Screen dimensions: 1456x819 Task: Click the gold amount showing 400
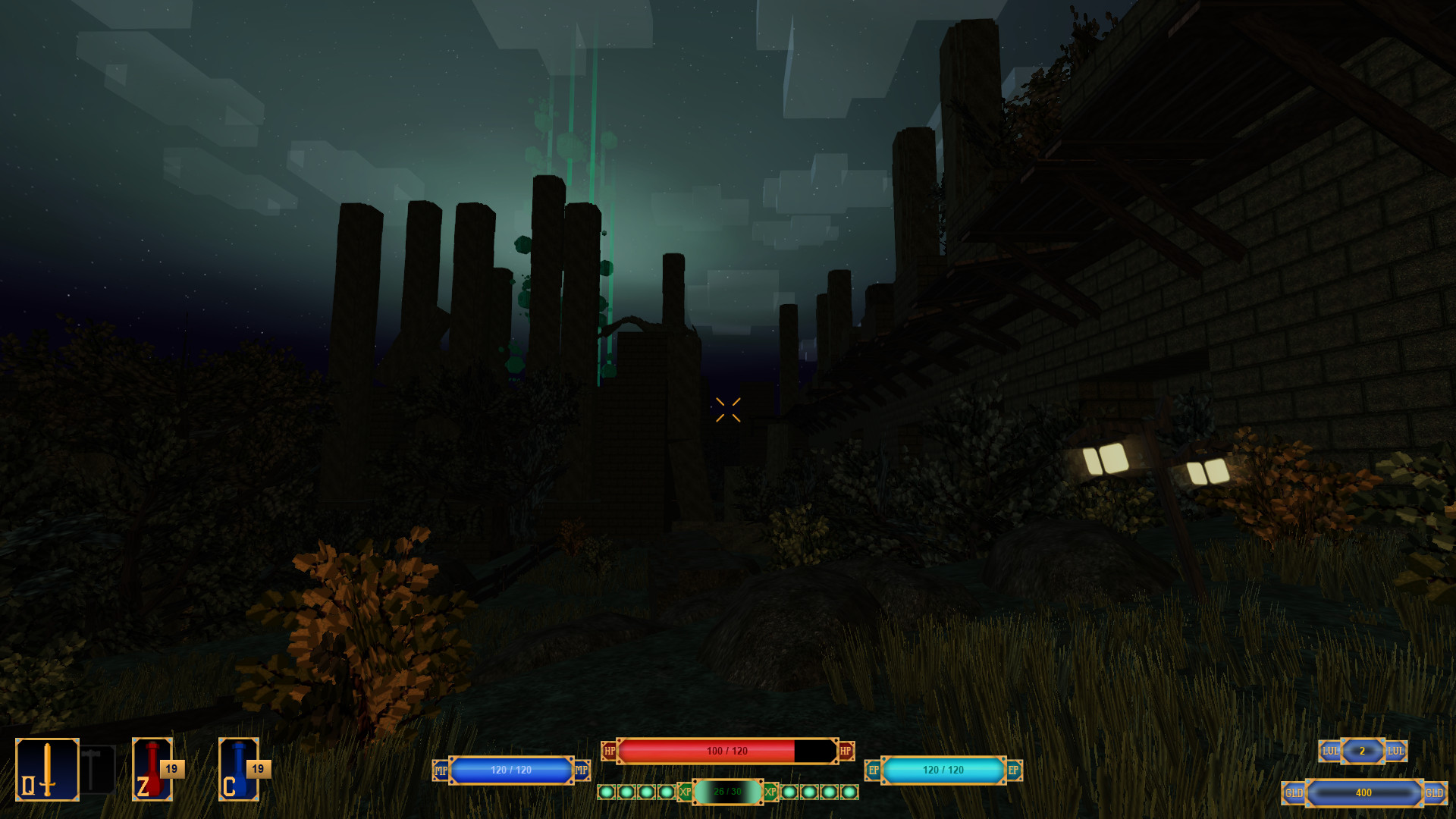1363,794
